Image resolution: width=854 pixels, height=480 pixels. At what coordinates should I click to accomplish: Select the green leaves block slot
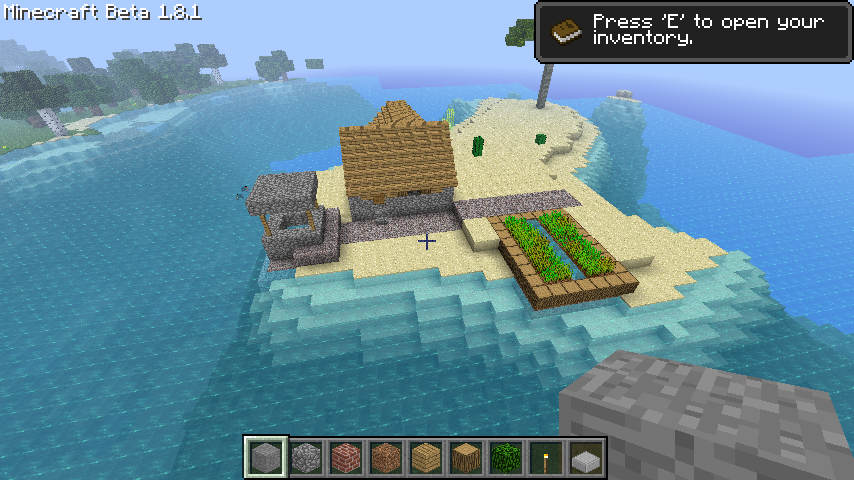pyautogui.click(x=506, y=458)
